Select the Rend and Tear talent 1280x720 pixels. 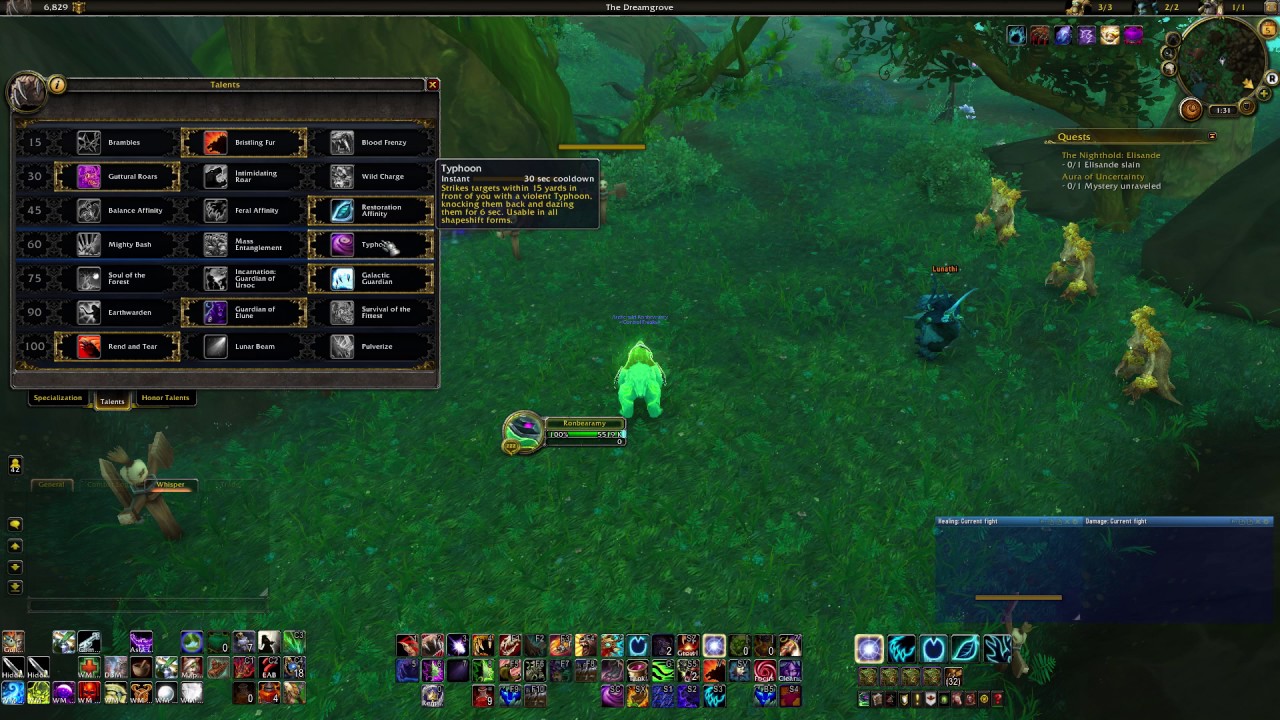[117, 347]
